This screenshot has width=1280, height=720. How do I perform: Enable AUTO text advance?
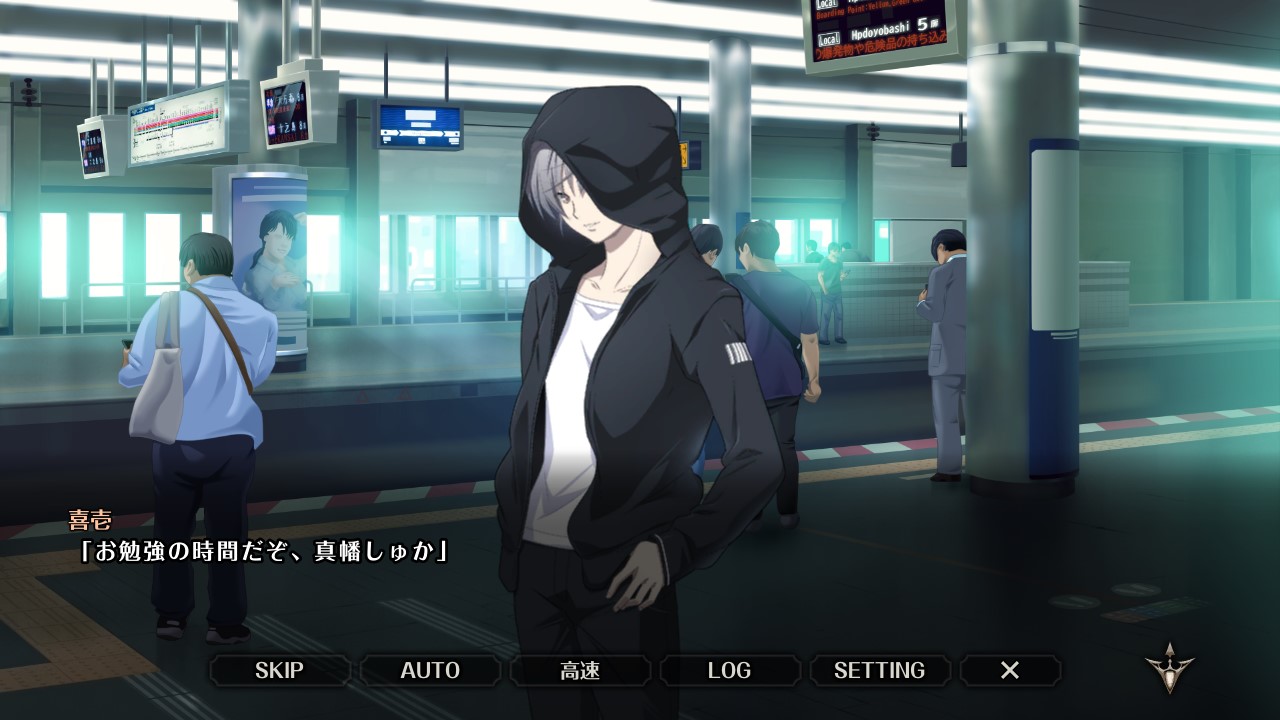430,670
